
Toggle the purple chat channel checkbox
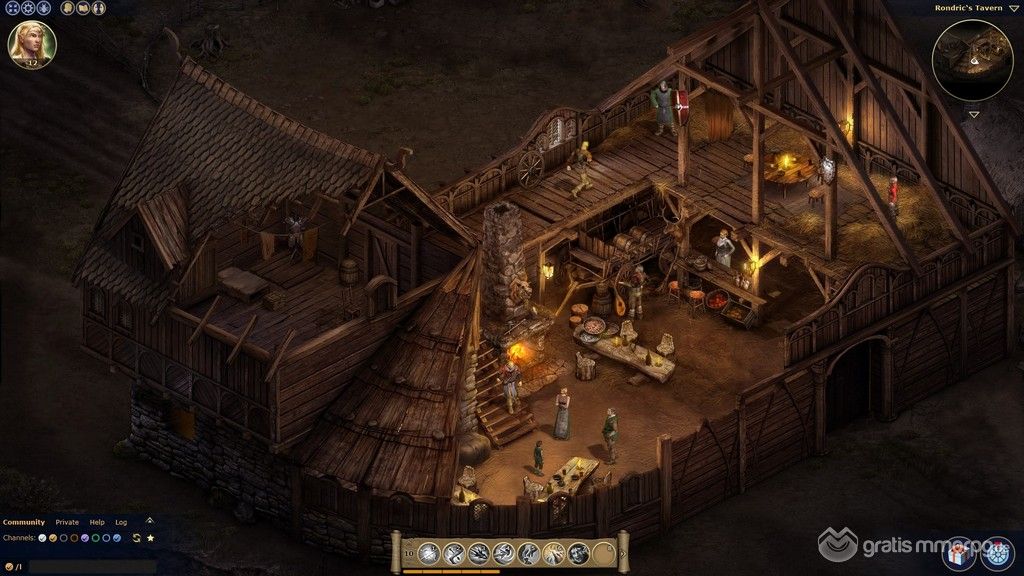[x=85, y=538]
